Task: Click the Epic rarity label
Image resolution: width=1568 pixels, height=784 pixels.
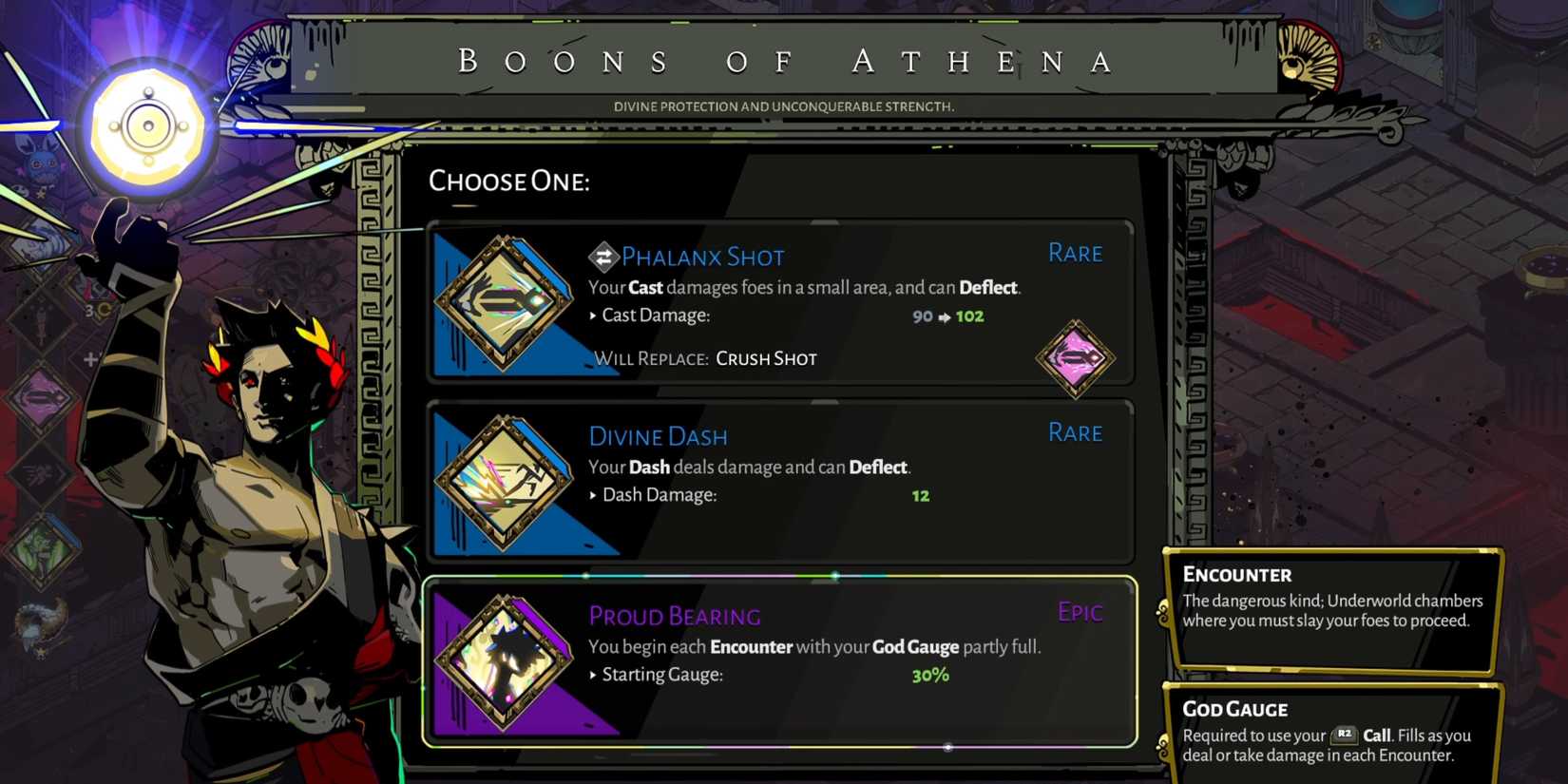Action: click(1080, 612)
